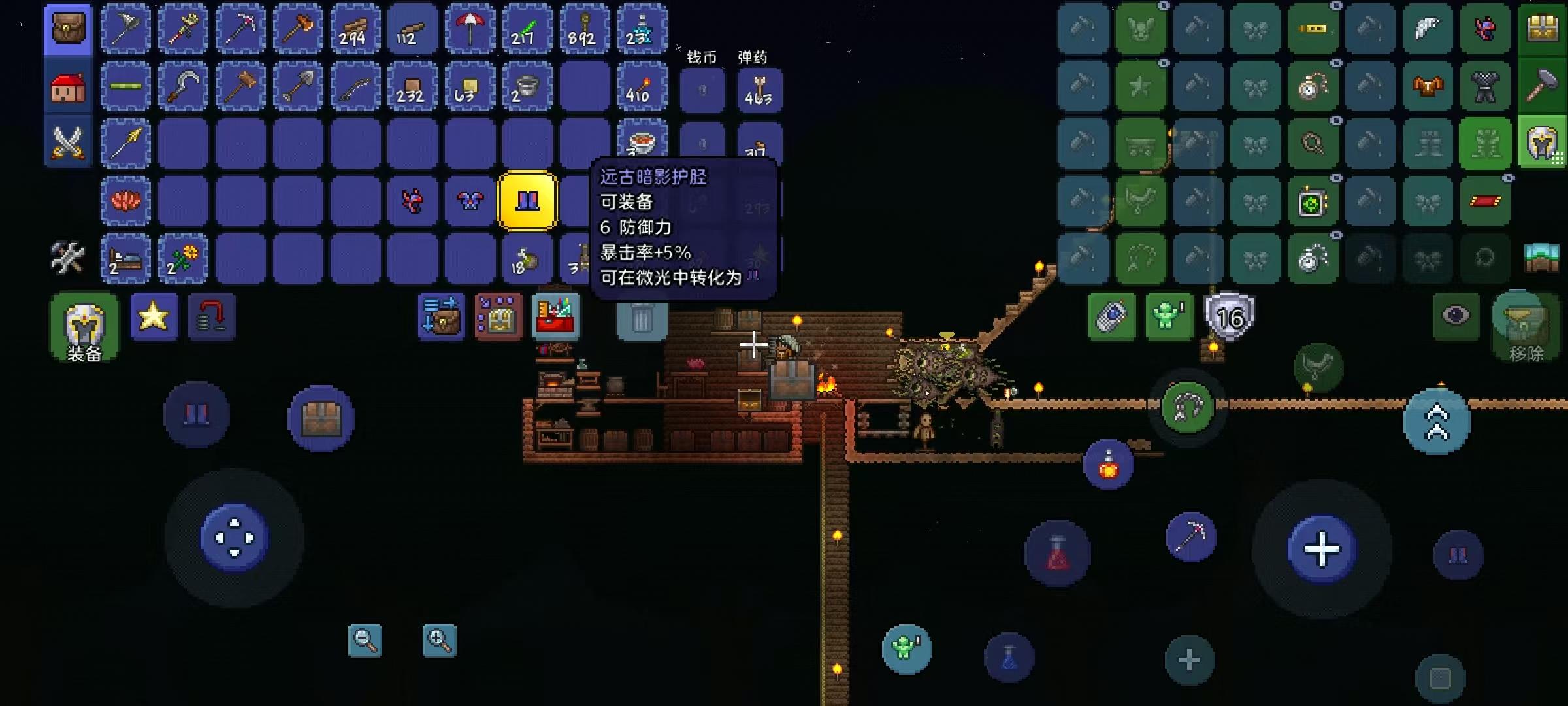
Task: Tap the undo arrow restock icon
Action: (212, 318)
